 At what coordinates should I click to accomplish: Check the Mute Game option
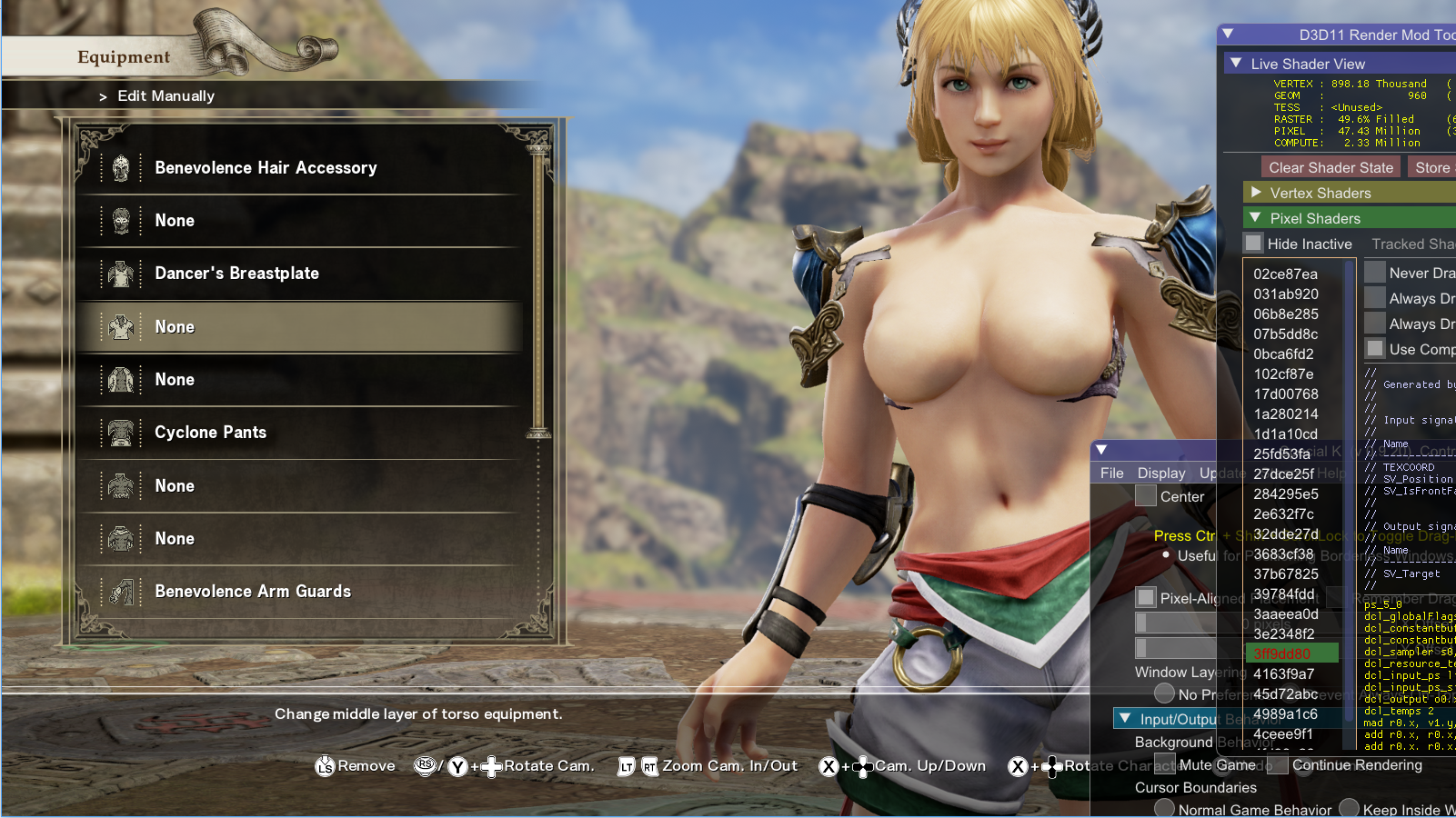click(1166, 765)
